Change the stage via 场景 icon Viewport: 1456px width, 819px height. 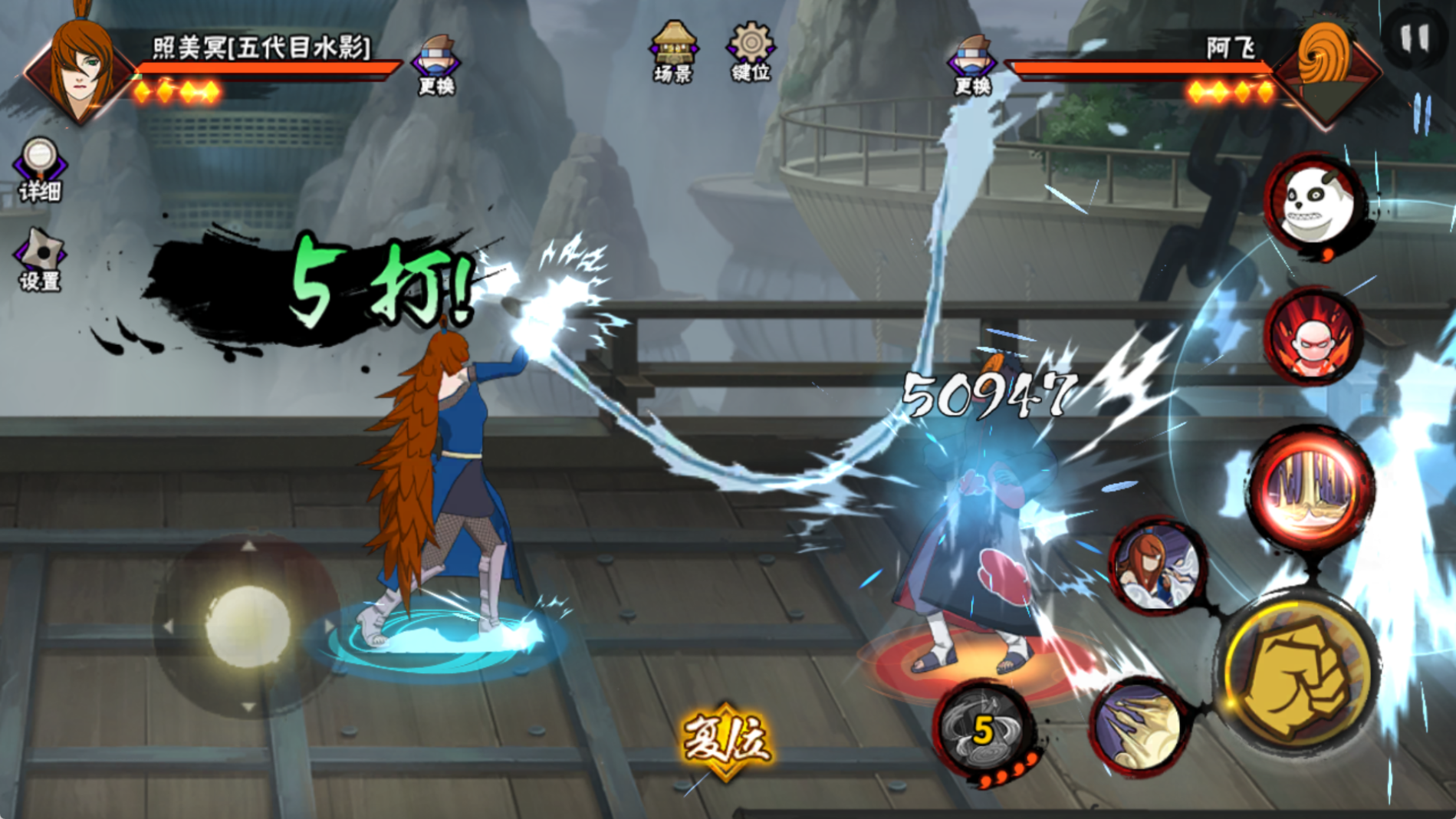pos(673,51)
